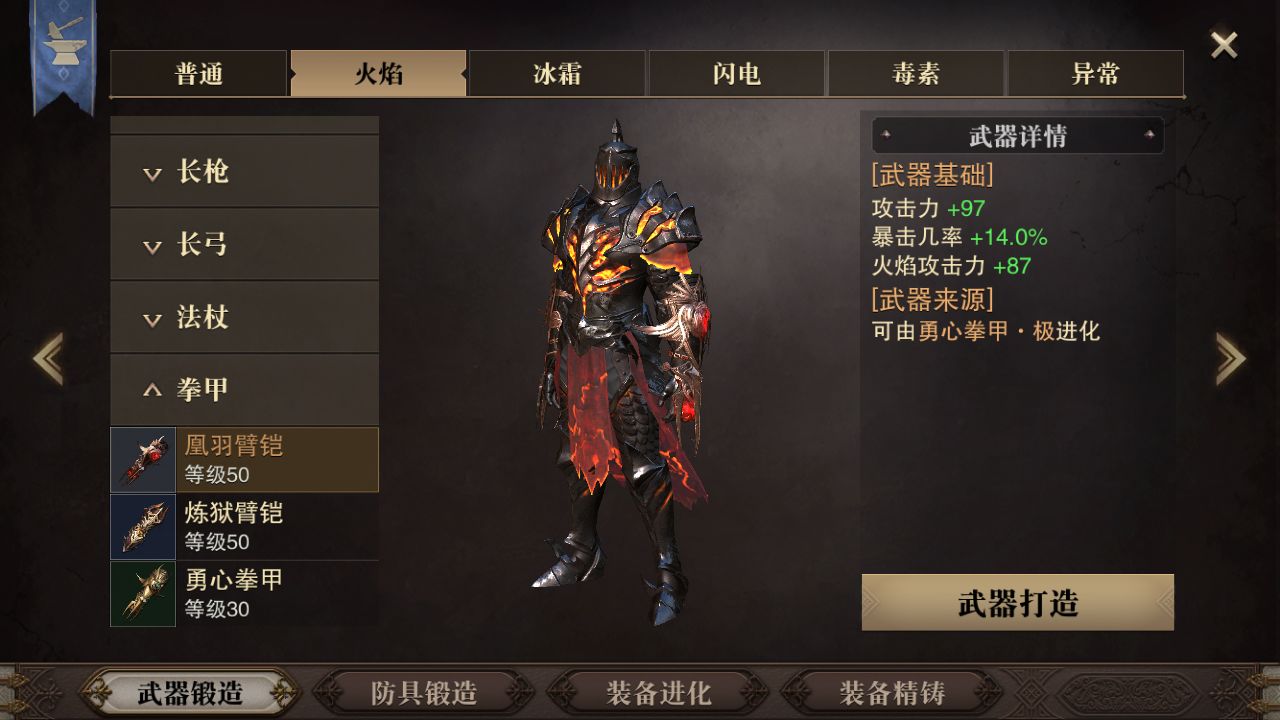The height and width of the screenshot is (720, 1280).
Task: Expand the 长弓 weapon category
Action: 244,245
